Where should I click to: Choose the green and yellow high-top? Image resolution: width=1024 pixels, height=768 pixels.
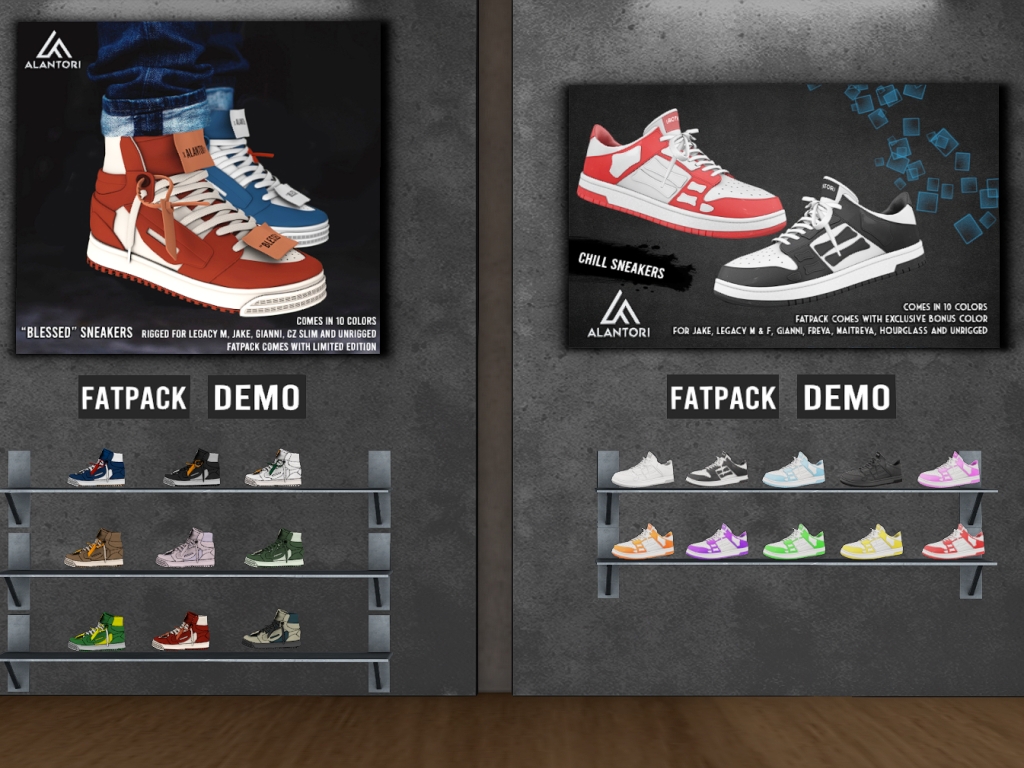(x=97, y=632)
